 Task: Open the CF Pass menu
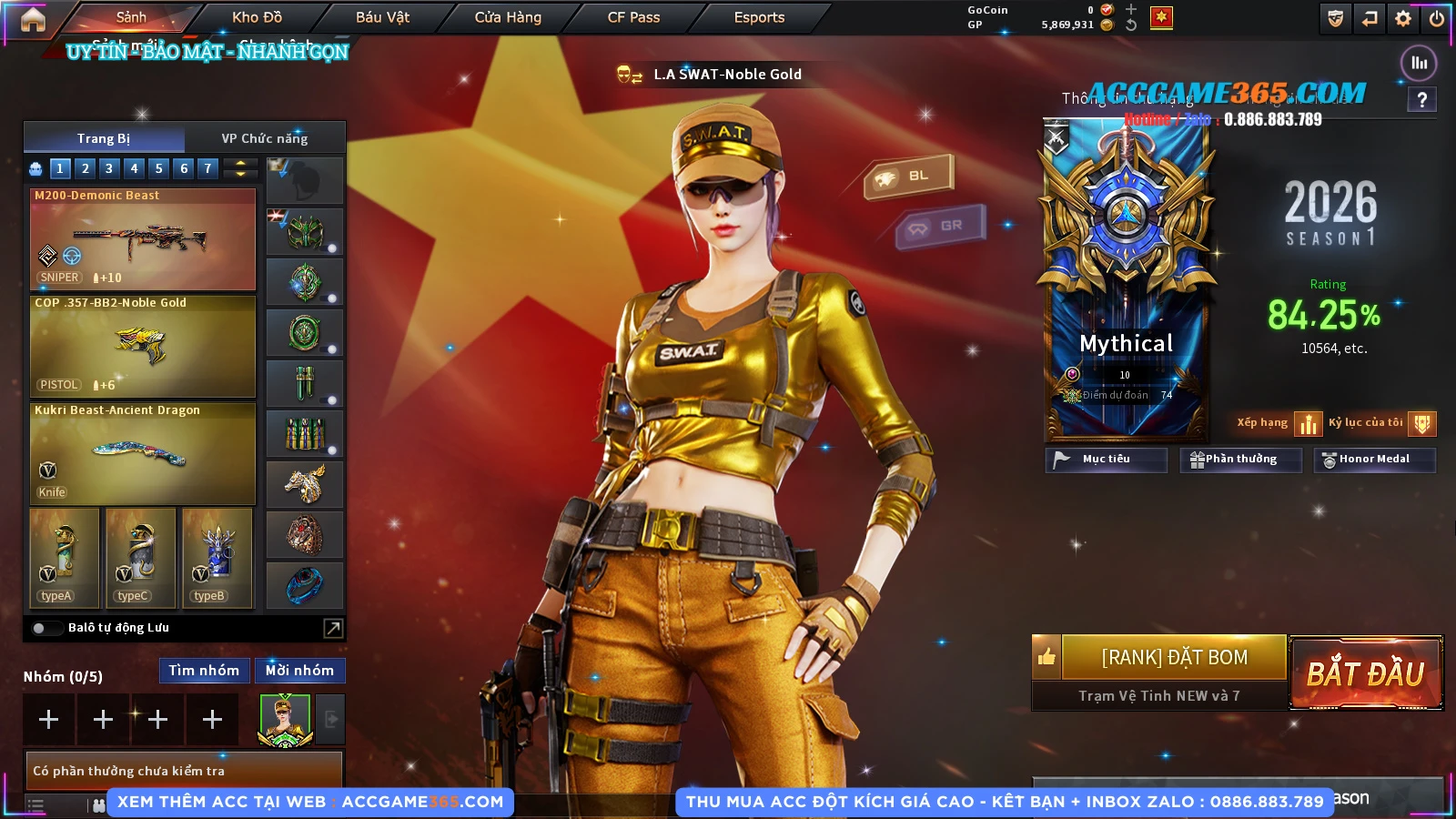point(633,17)
